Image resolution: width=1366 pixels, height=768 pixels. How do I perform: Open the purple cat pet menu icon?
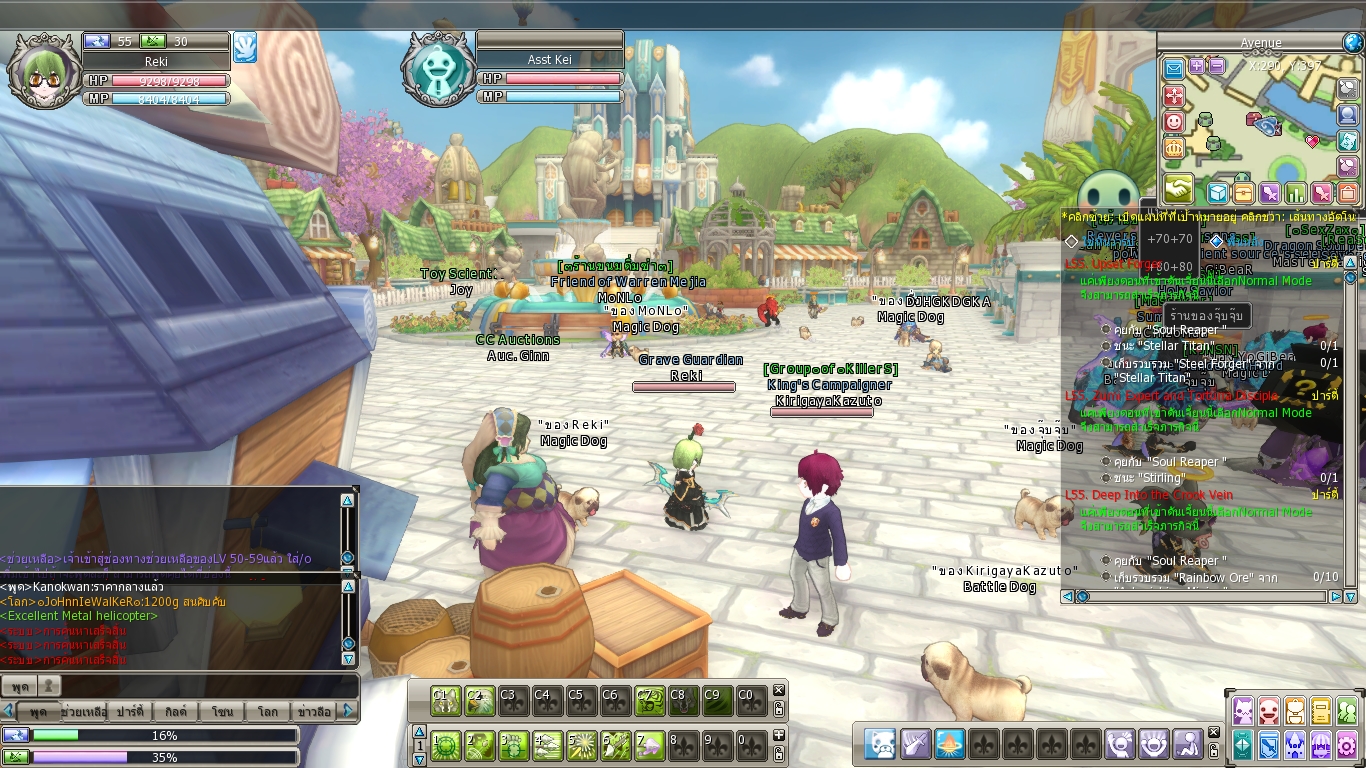click(1243, 711)
